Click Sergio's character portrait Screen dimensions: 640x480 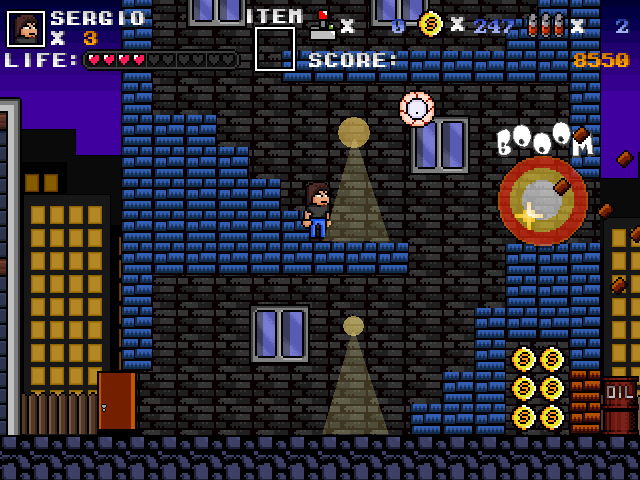[26, 29]
